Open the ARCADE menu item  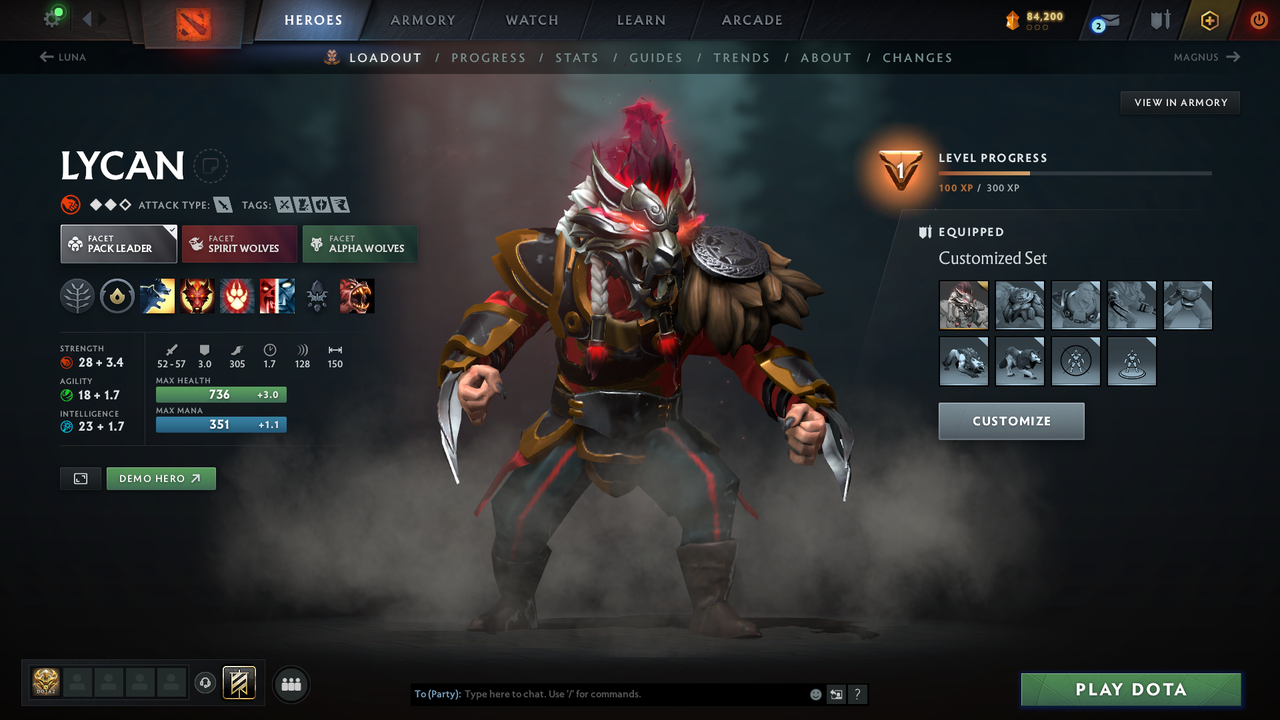[x=751, y=20]
